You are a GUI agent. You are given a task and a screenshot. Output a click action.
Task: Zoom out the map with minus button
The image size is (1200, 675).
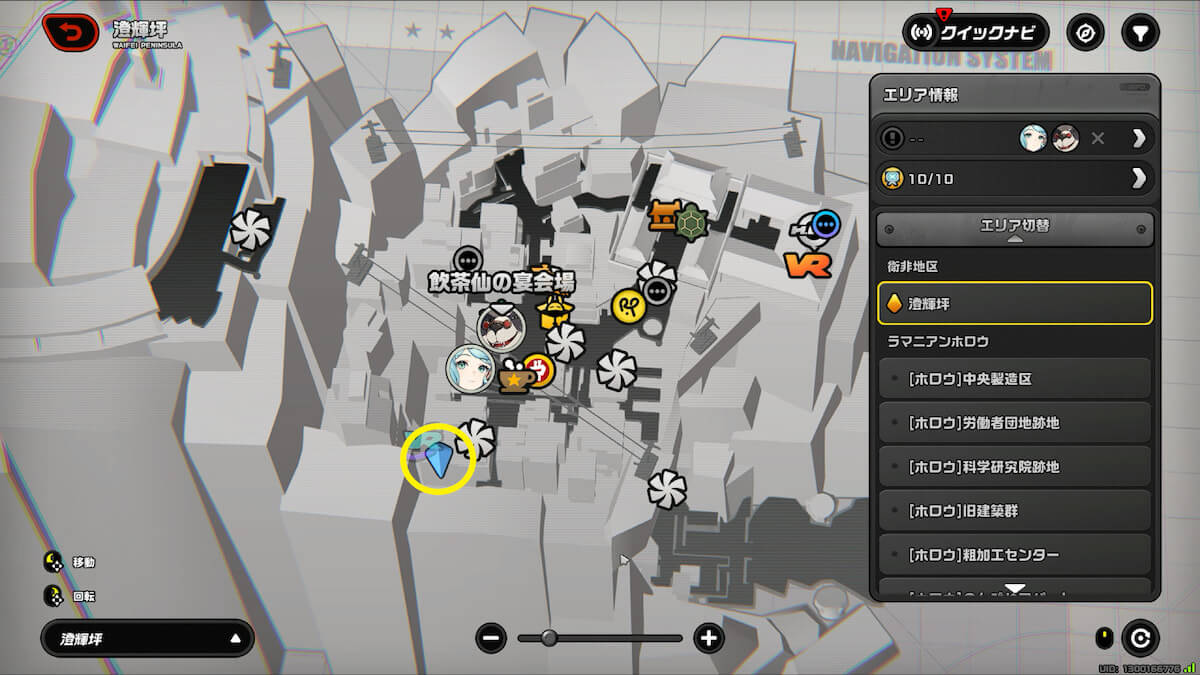[491, 638]
